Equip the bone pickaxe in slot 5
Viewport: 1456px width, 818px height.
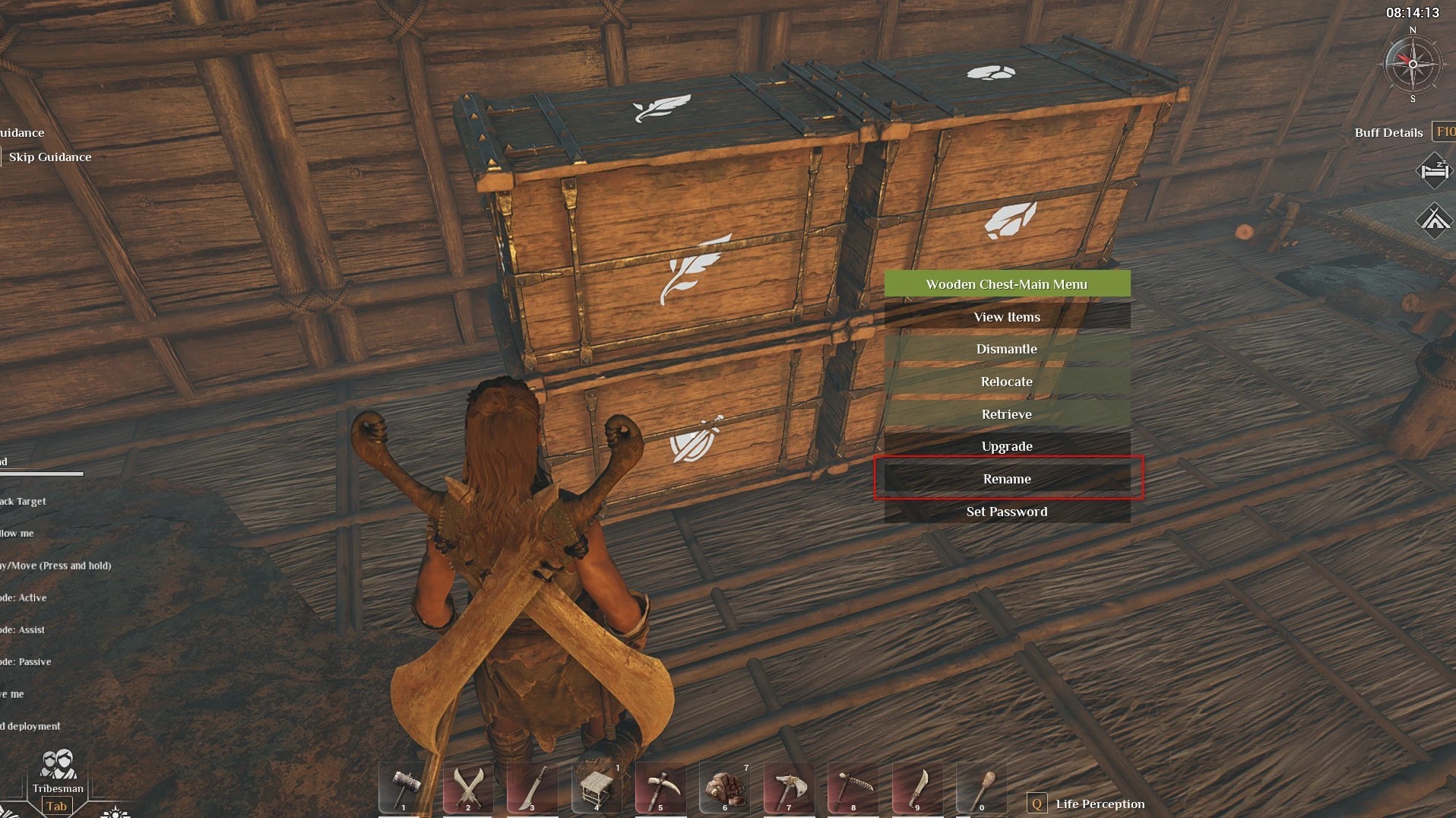661,786
